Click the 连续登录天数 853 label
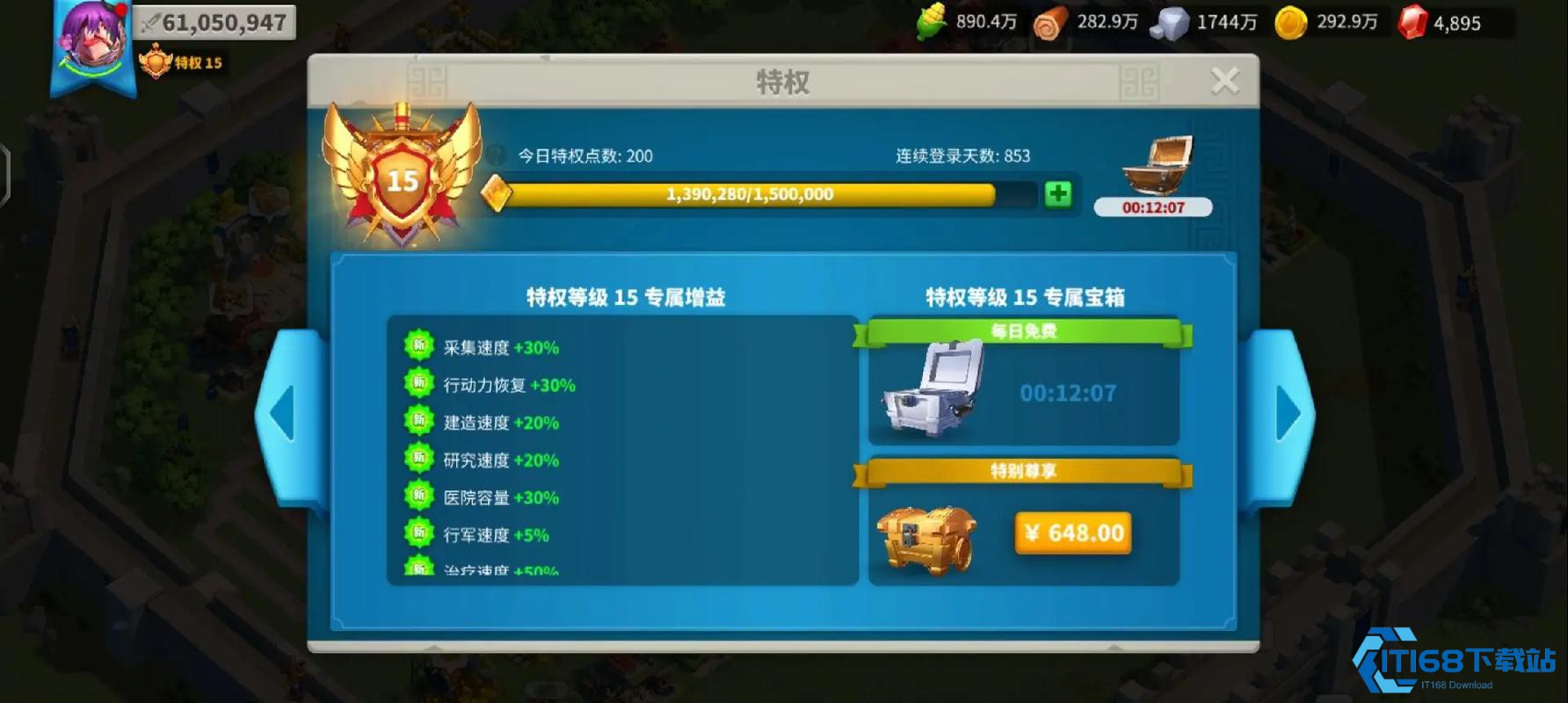The height and width of the screenshot is (703, 1568). click(962, 156)
